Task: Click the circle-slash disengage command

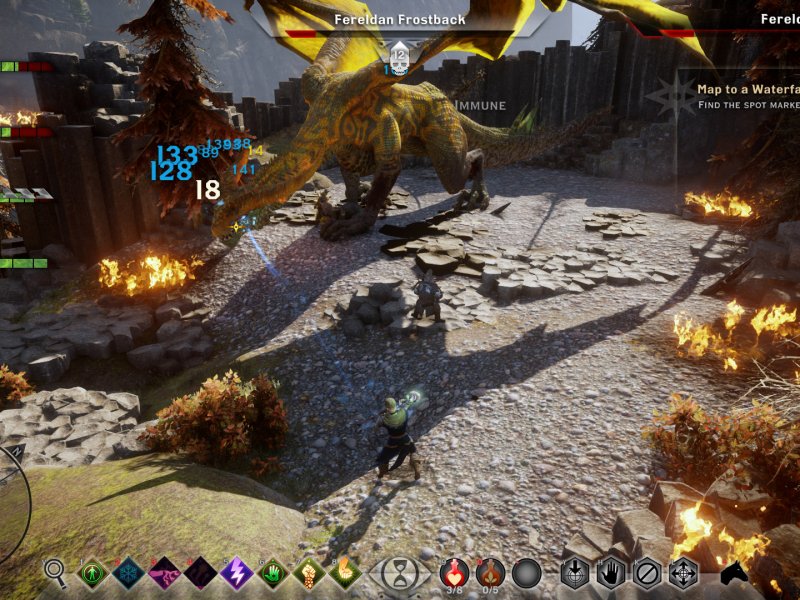Action: tap(647, 573)
